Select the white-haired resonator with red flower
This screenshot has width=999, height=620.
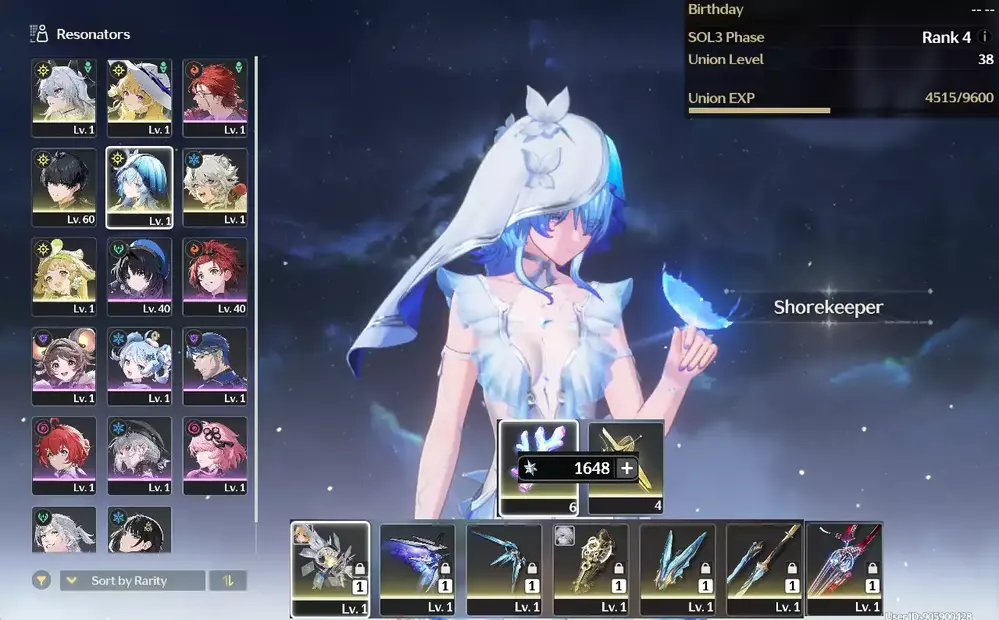click(214, 186)
